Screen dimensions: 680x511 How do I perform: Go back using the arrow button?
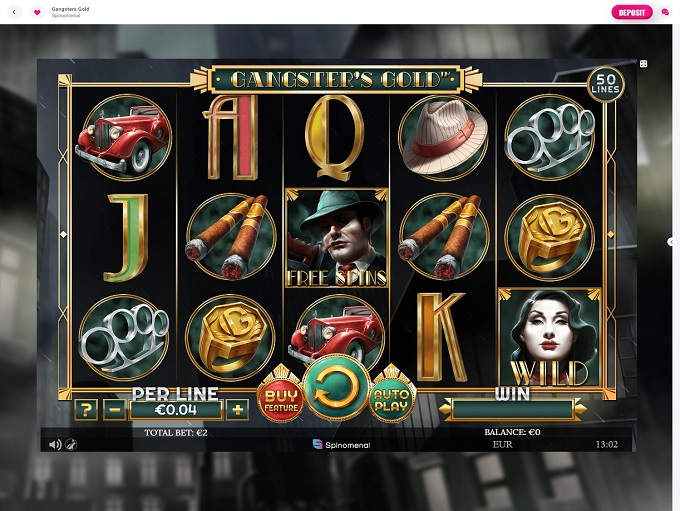point(14,12)
